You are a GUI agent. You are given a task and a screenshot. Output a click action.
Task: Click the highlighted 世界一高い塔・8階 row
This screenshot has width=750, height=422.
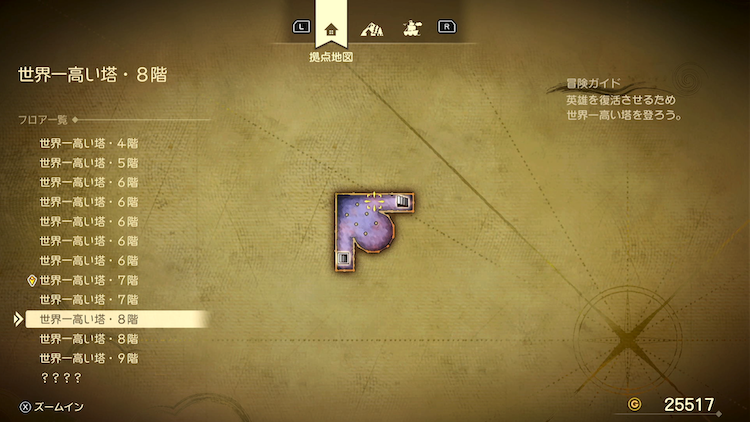tap(89, 319)
